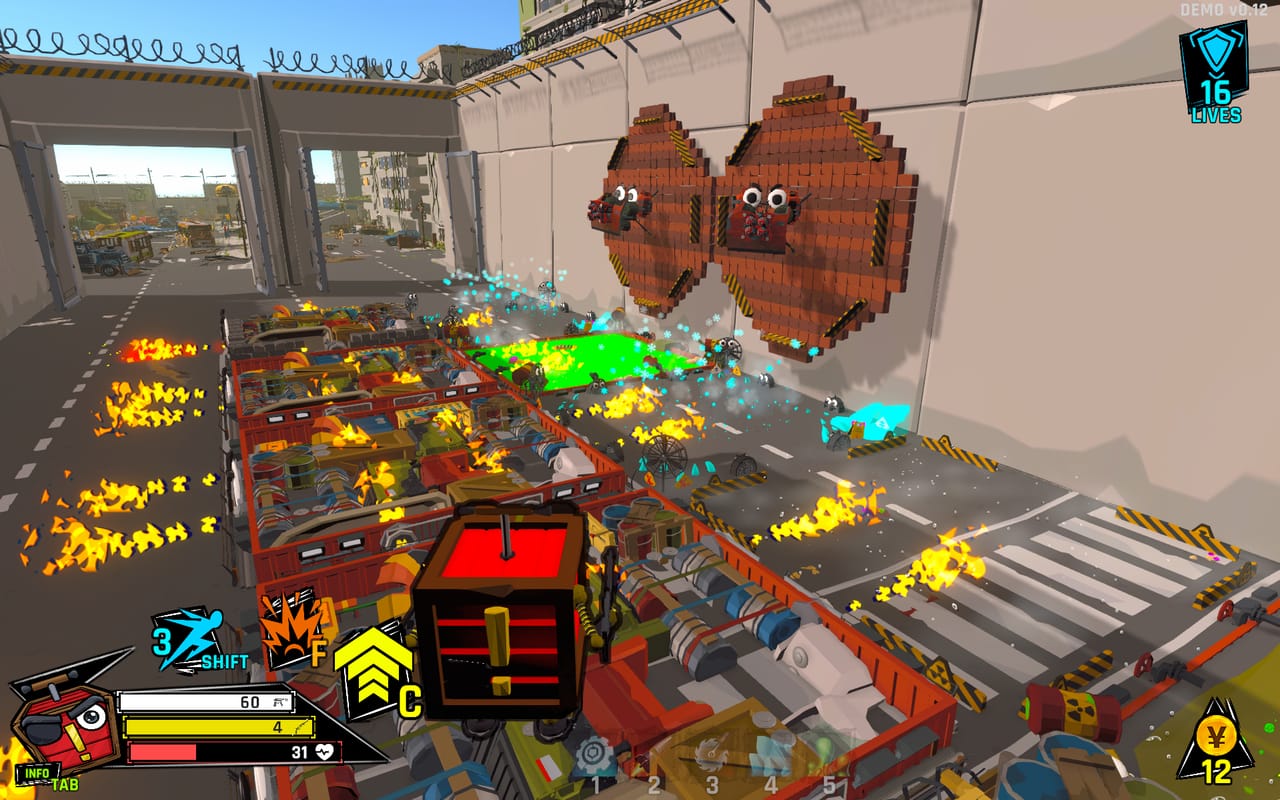Click the pistol icon next to ammo count 60
Viewport: 1280px width, 800px height.
point(279,702)
